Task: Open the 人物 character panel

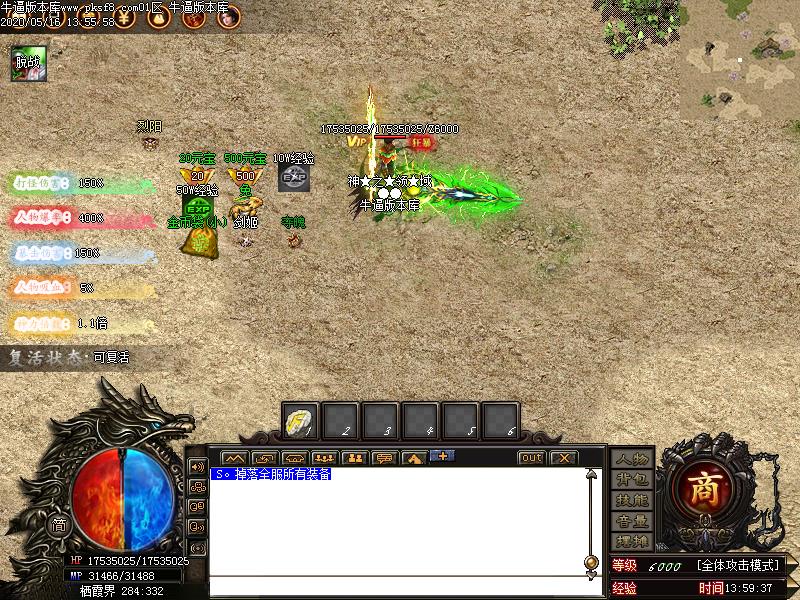Action: click(632, 459)
